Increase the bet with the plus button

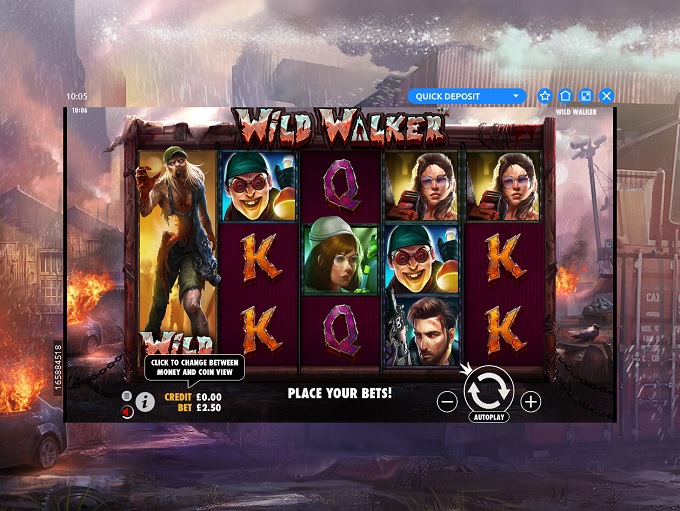point(531,402)
